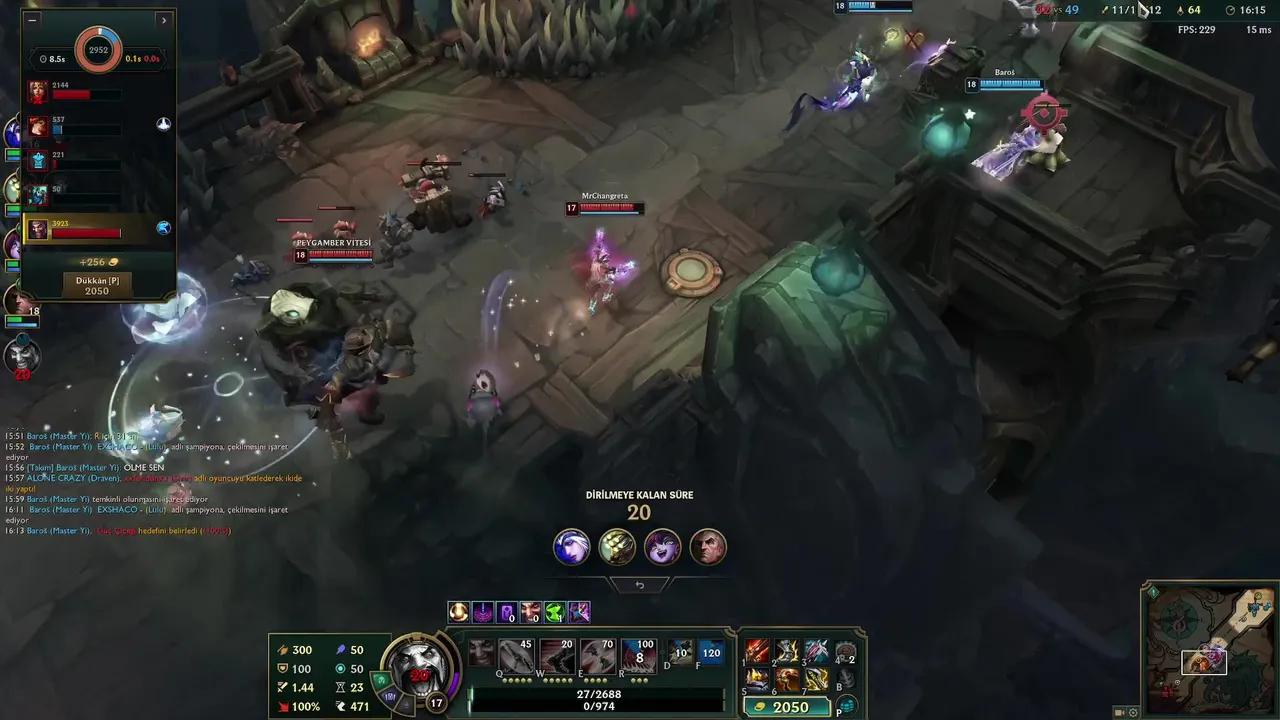The height and width of the screenshot is (720, 1280).
Task: Expand the death recap panel with the right arrow
Action: [163, 20]
